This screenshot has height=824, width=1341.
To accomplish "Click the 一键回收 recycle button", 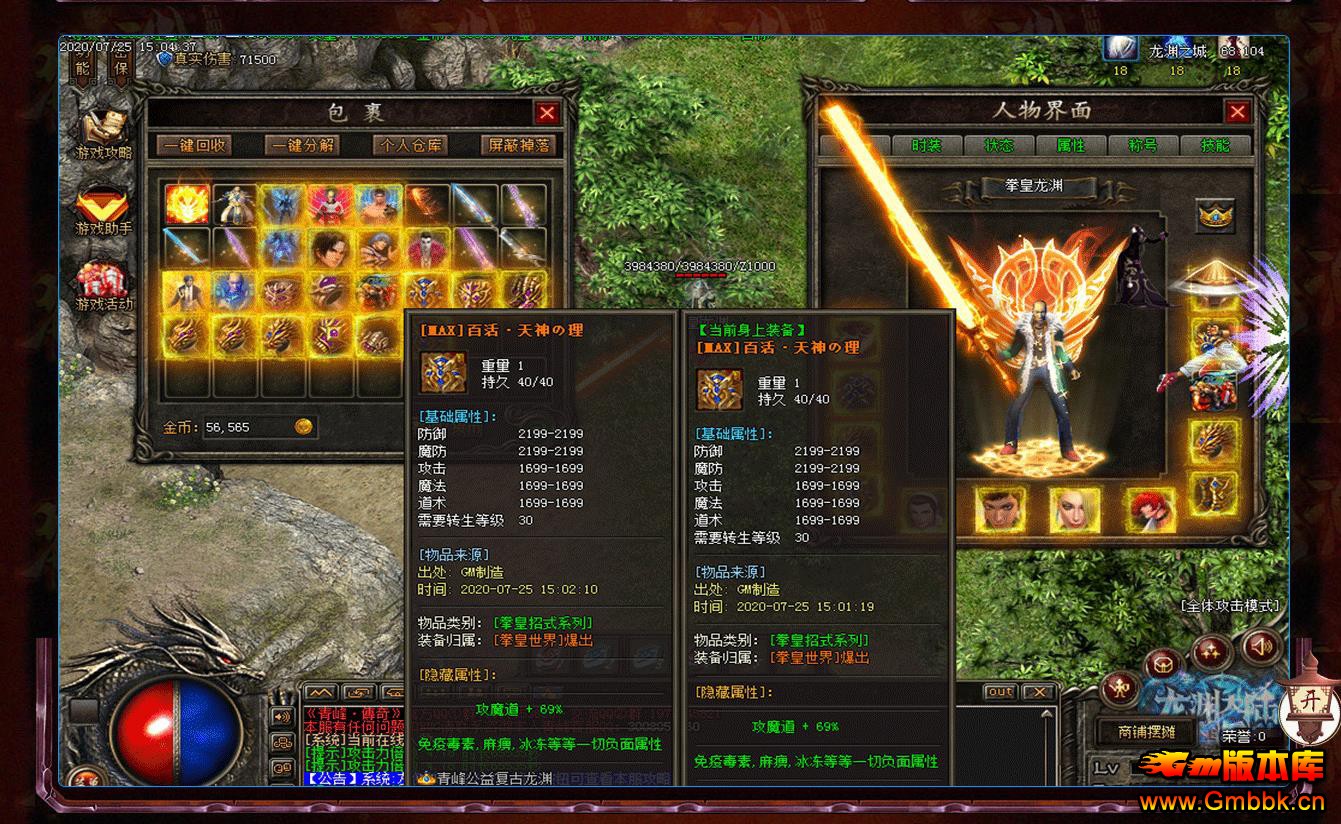I will (194, 145).
